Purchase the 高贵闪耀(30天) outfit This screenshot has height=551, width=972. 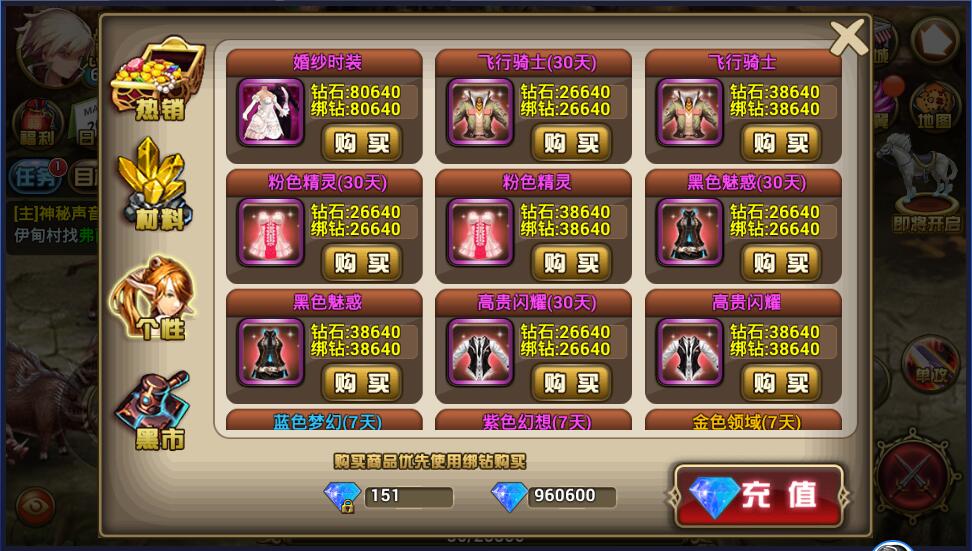coord(571,383)
